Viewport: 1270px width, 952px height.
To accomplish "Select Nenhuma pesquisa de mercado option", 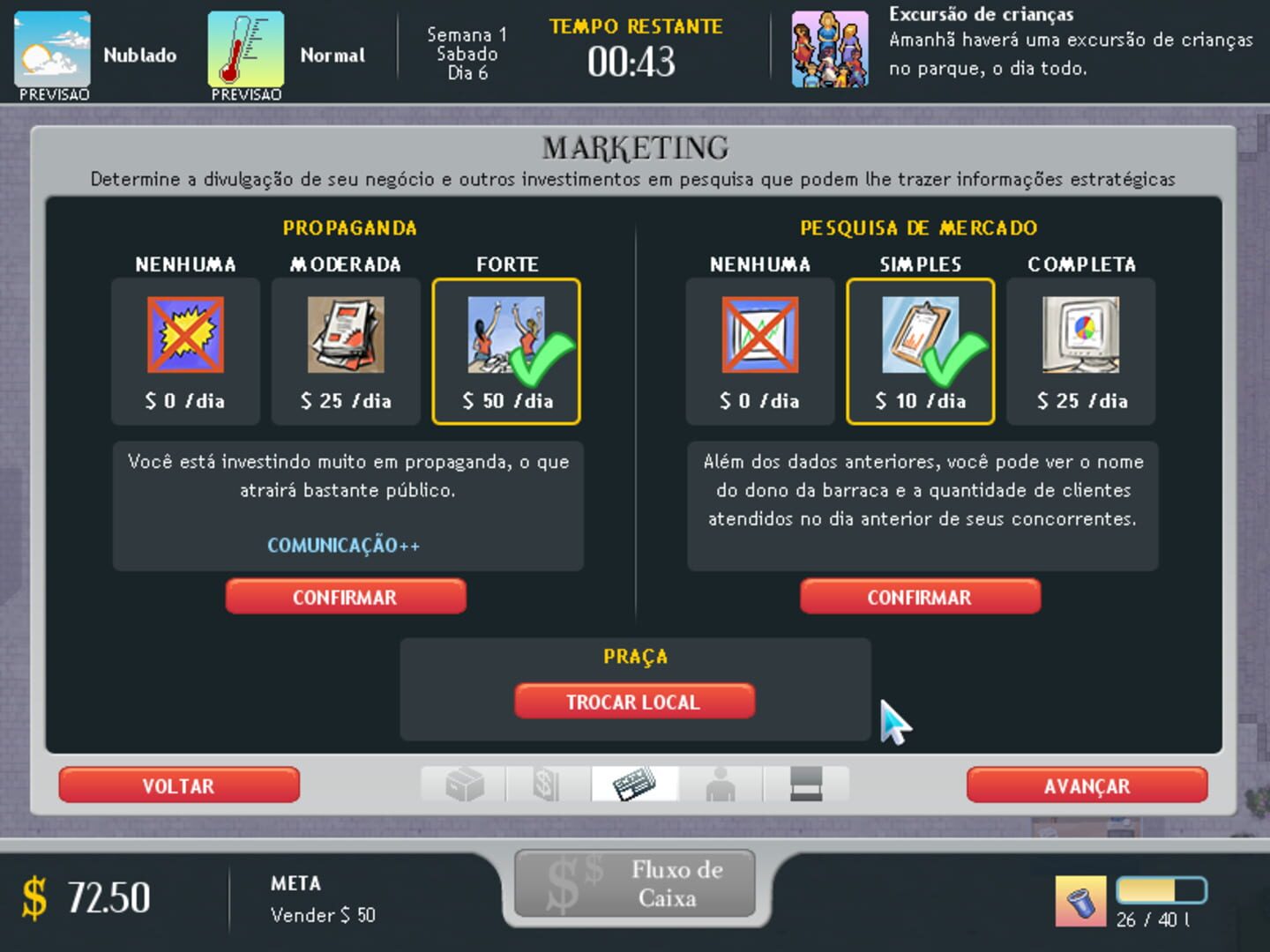I will pos(760,350).
